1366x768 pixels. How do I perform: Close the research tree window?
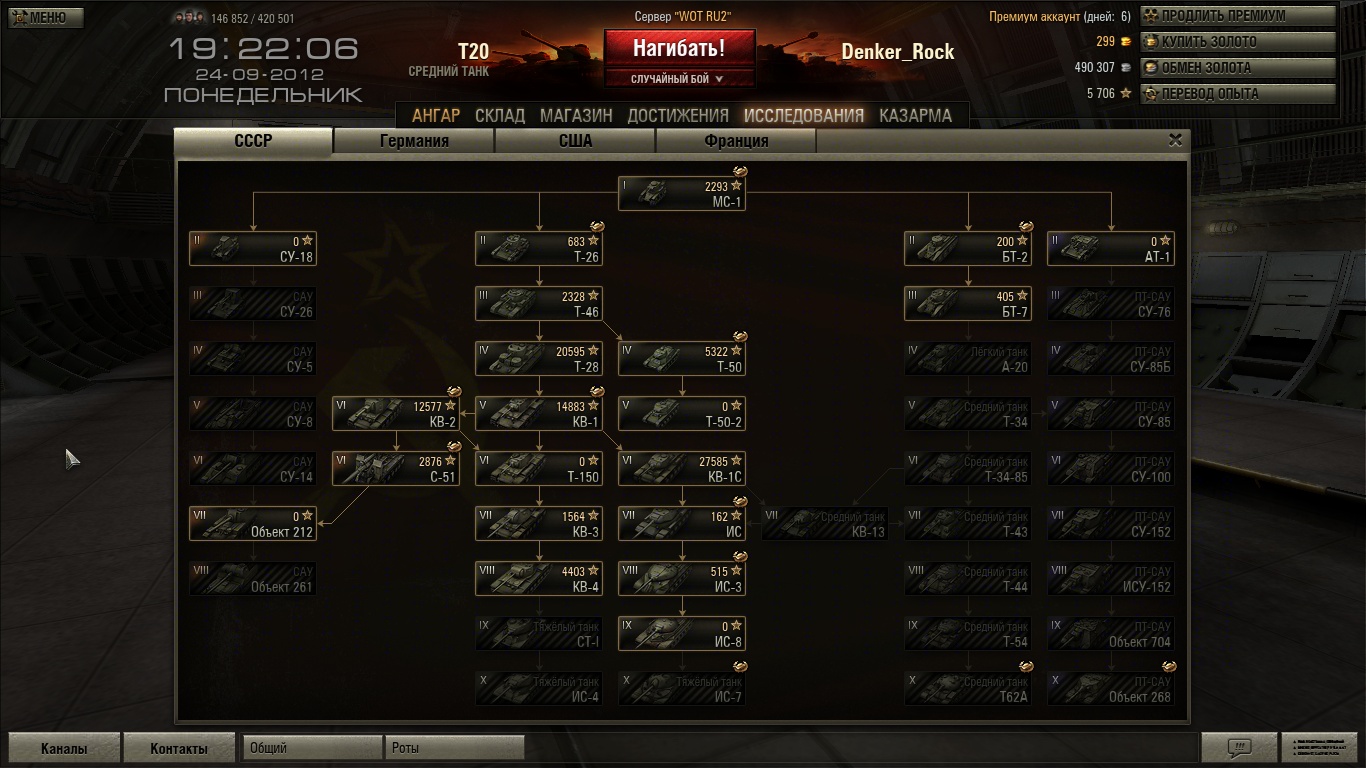pos(1176,140)
